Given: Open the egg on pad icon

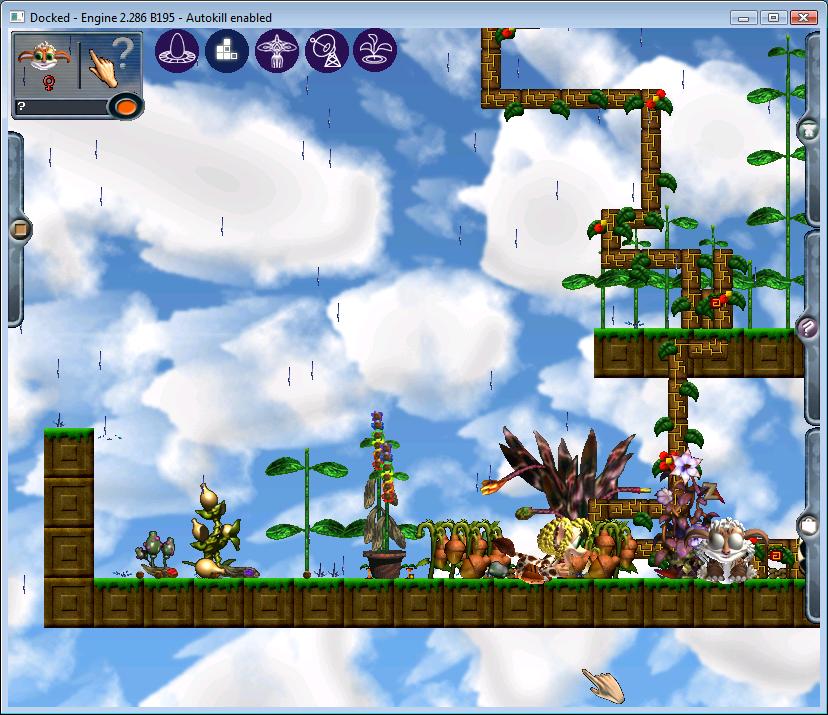Looking at the screenshot, I should click(x=177, y=50).
